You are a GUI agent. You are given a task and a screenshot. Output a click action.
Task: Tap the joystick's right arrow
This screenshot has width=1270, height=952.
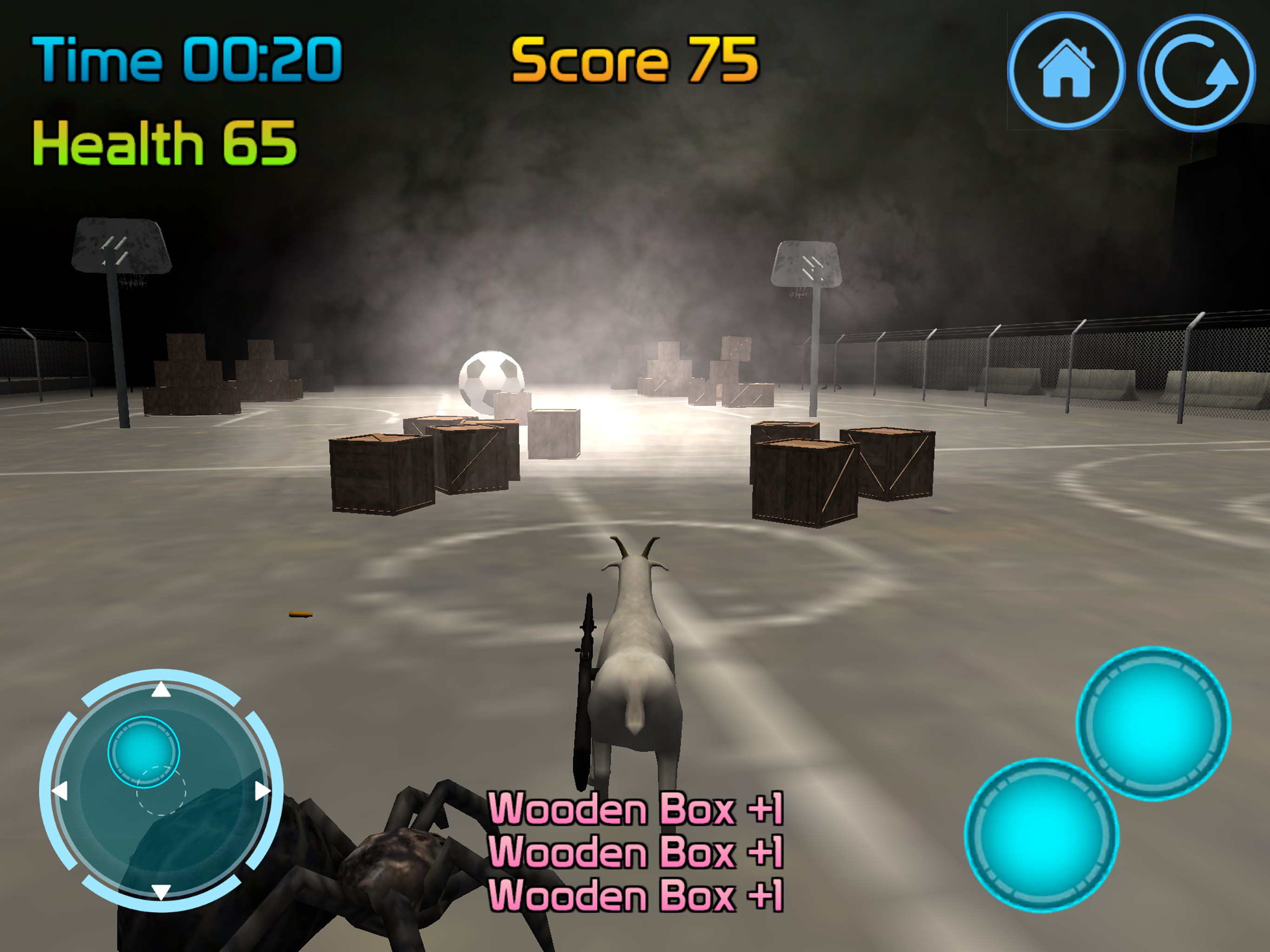point(262,791)
